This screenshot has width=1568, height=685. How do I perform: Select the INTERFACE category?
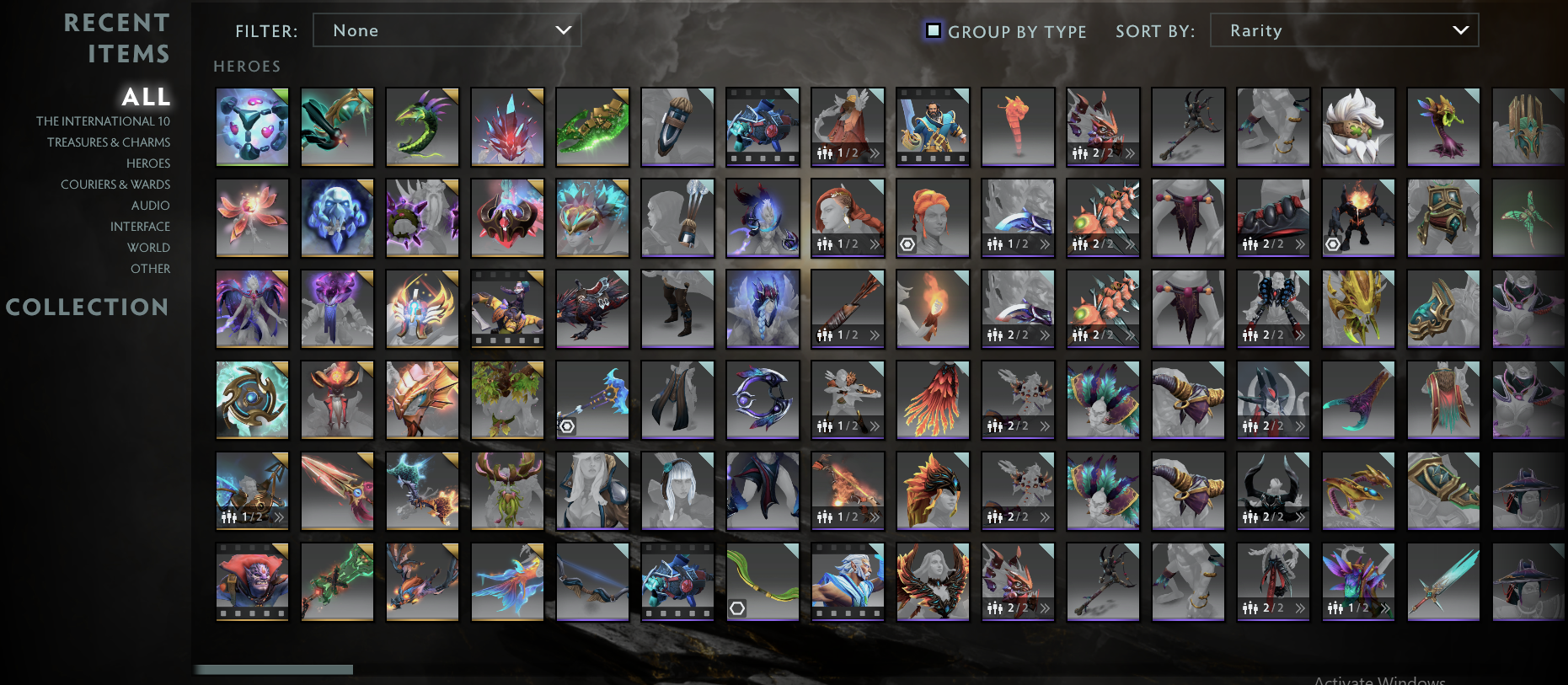point(139,226)
